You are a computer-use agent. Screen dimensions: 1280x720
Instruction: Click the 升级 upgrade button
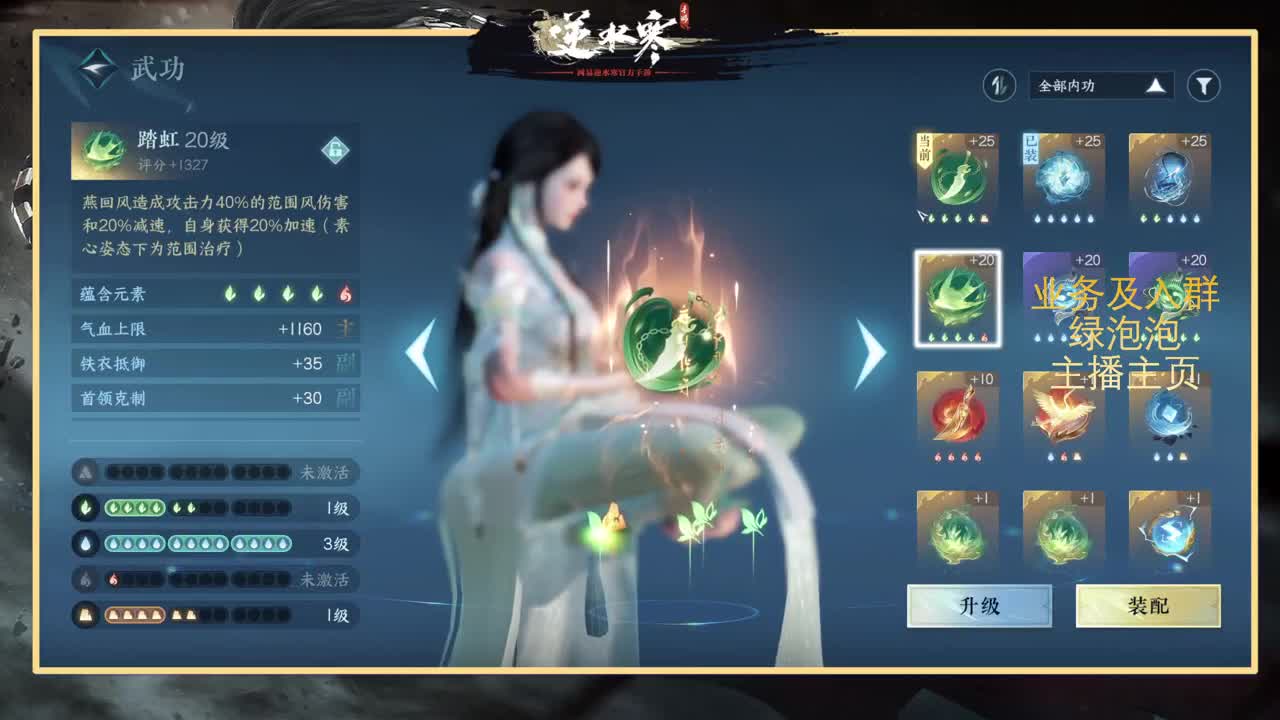point(978,605)
